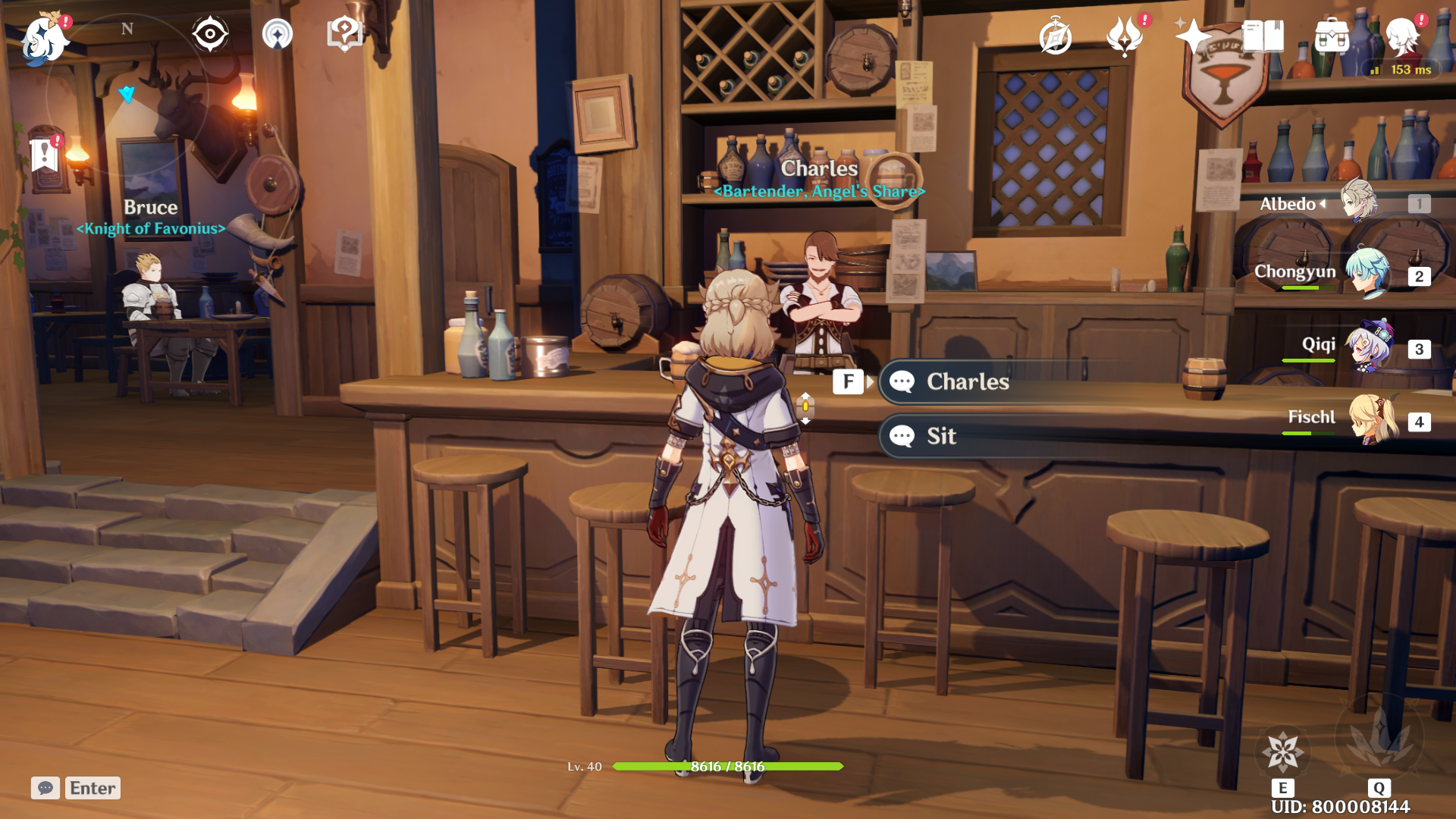Open the Paimon main menu
This screenshot has width=1456, height=819.
tap(44, 38)
